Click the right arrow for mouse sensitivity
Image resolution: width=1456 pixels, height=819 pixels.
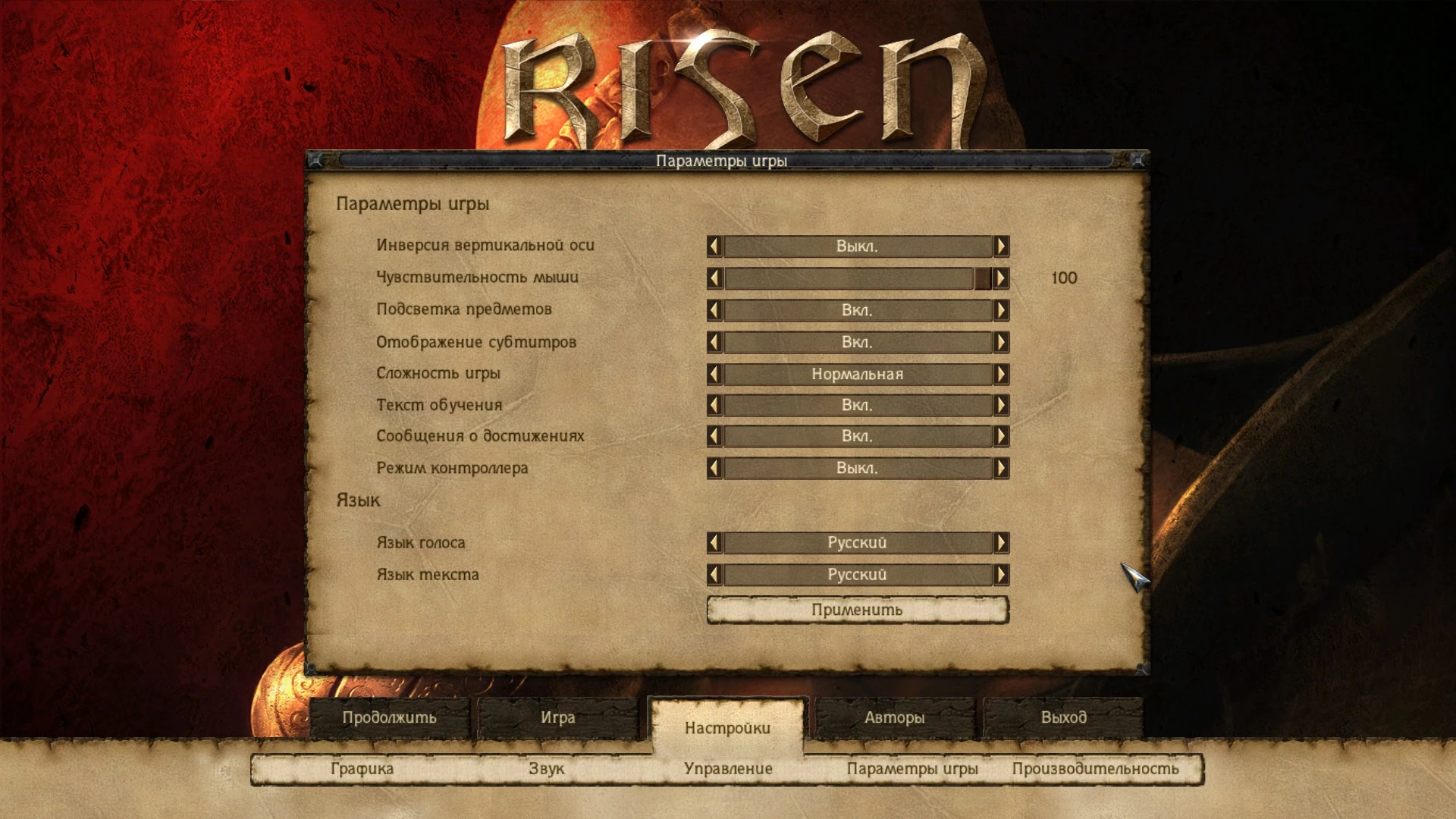[1001, 278]
